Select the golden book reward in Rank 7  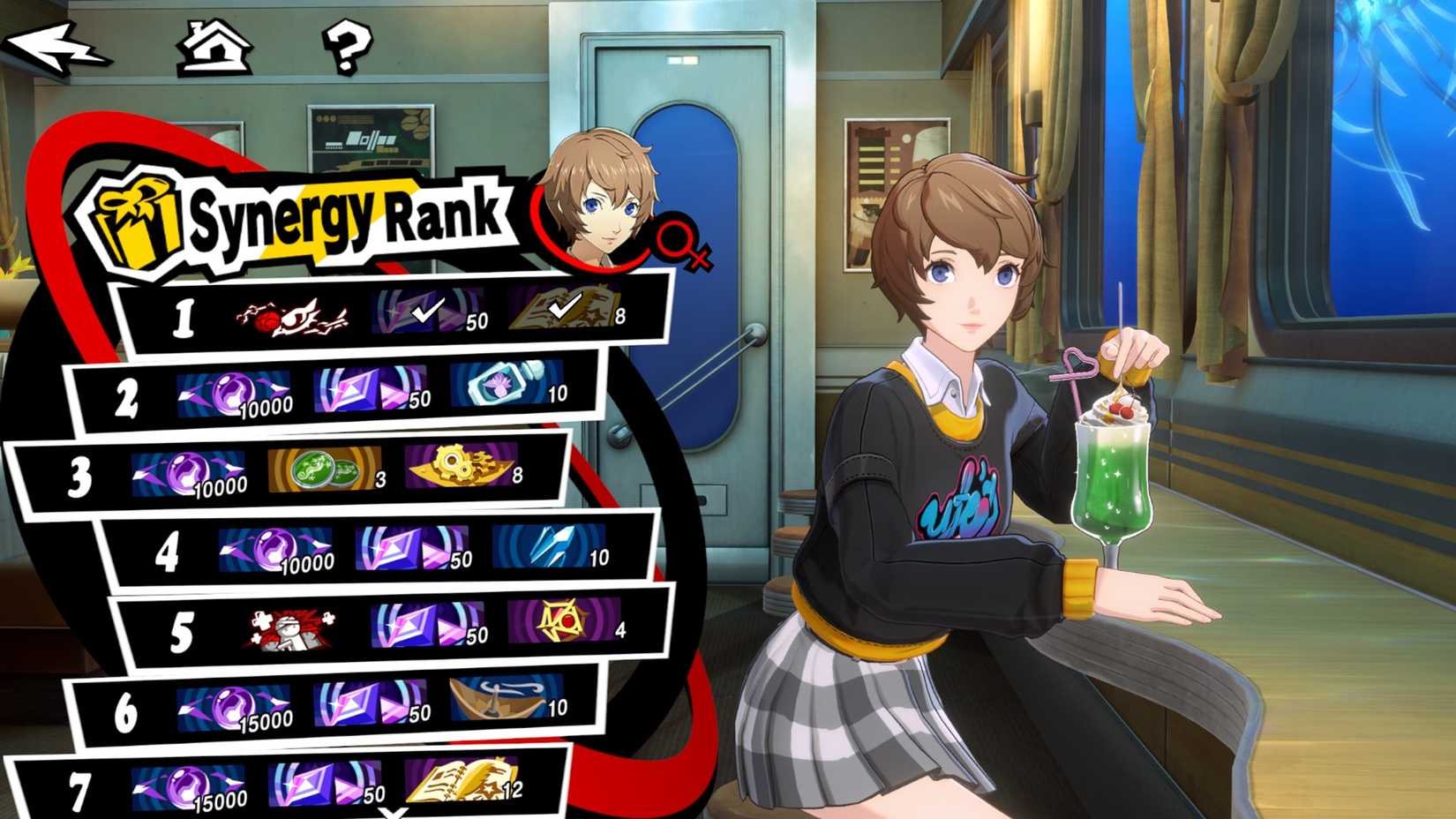[x=459, y=781]
